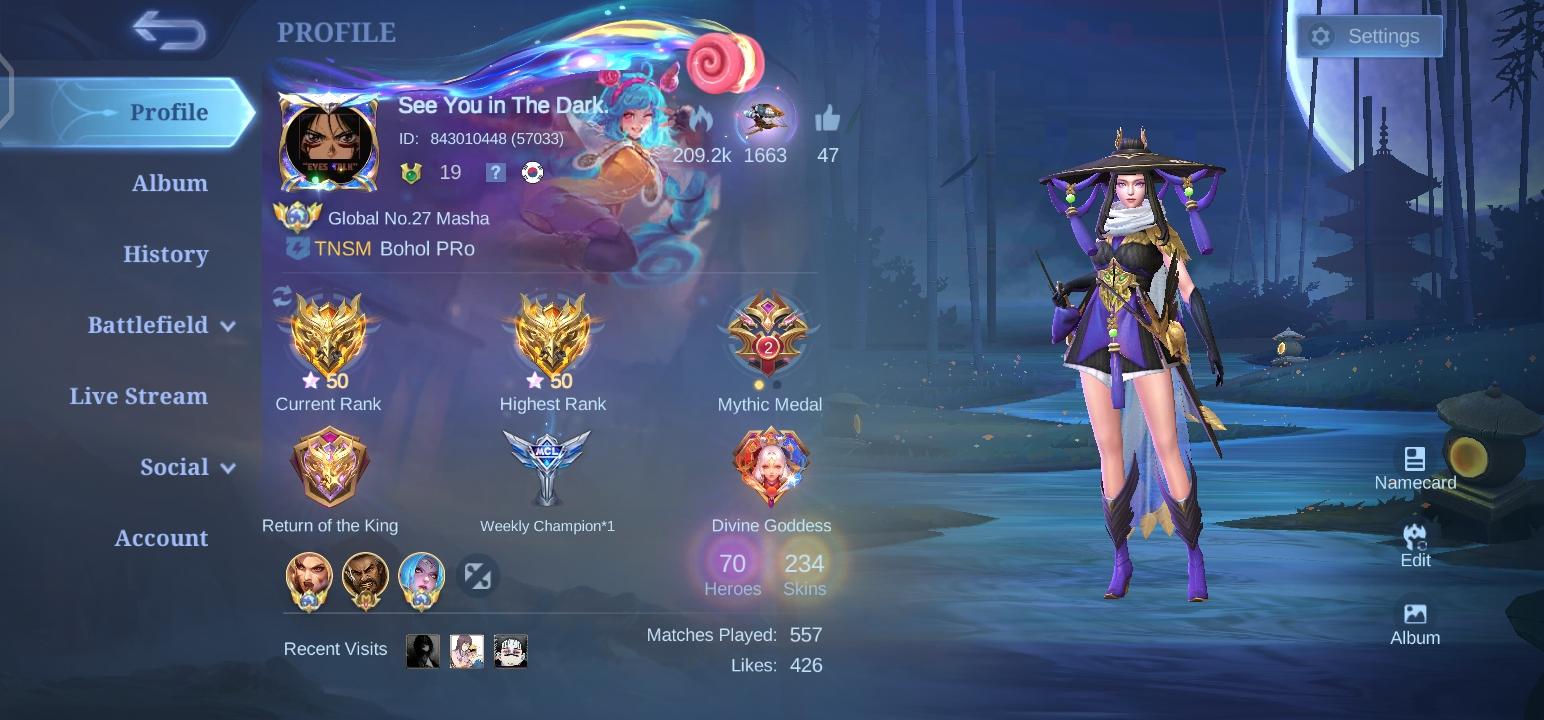Switch to the Live Stream tab
1544x720 pixels.
tap(139, 396)
